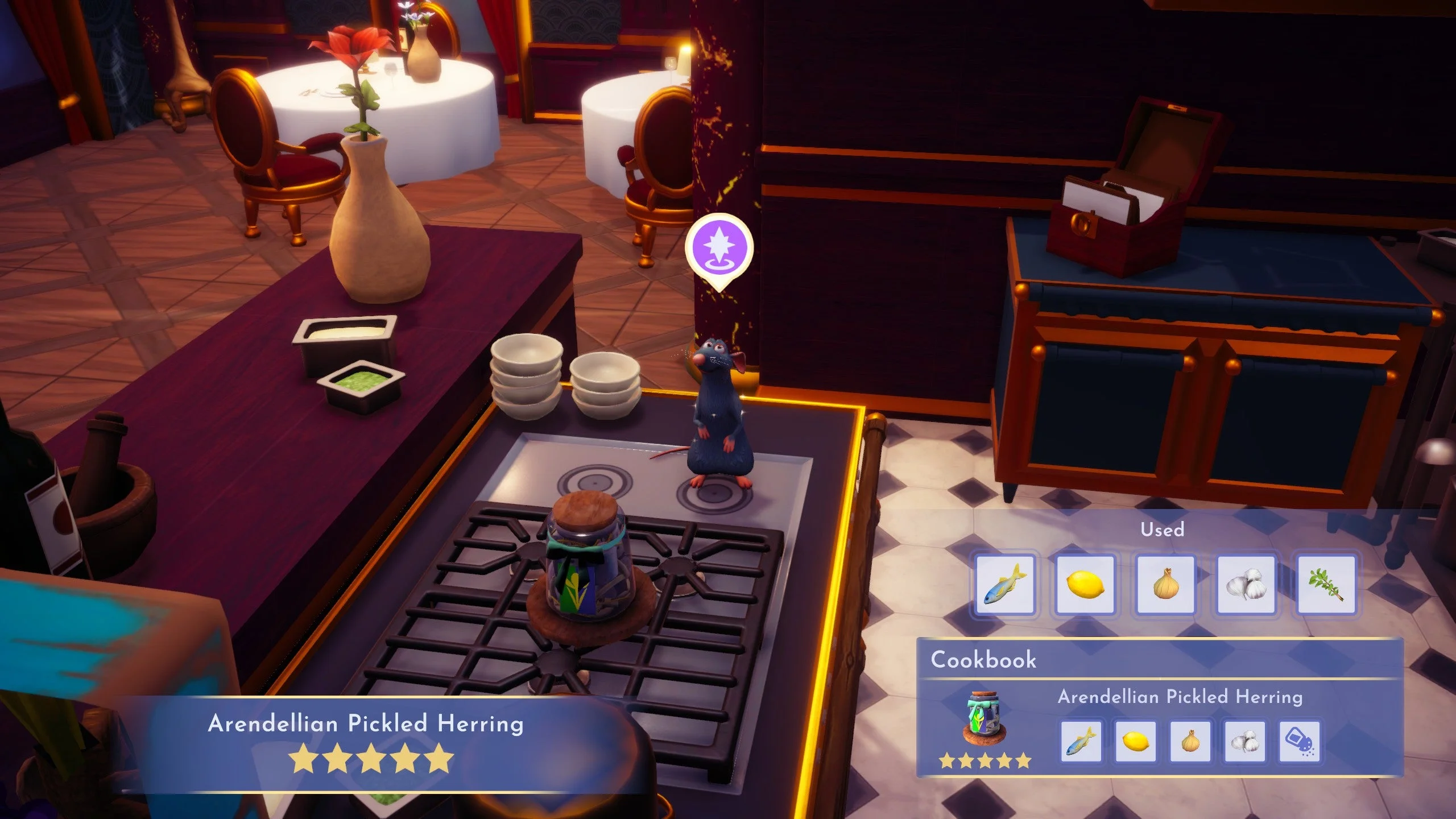Screen dimensions: 1456x819
Task: Click the lemon ingredient in the Cookbook recipe
Action: [1135, 741]
